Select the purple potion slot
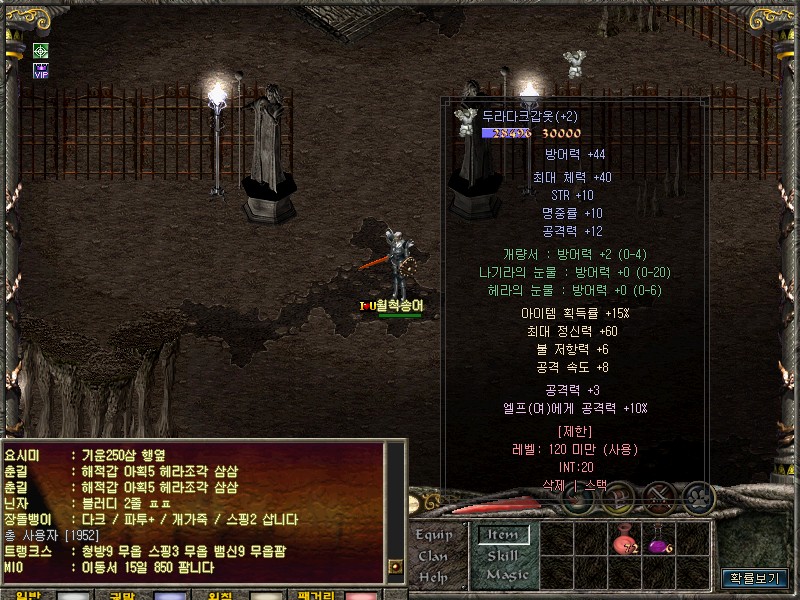This screenshot has width=800, height=600. tap(660, 544)
